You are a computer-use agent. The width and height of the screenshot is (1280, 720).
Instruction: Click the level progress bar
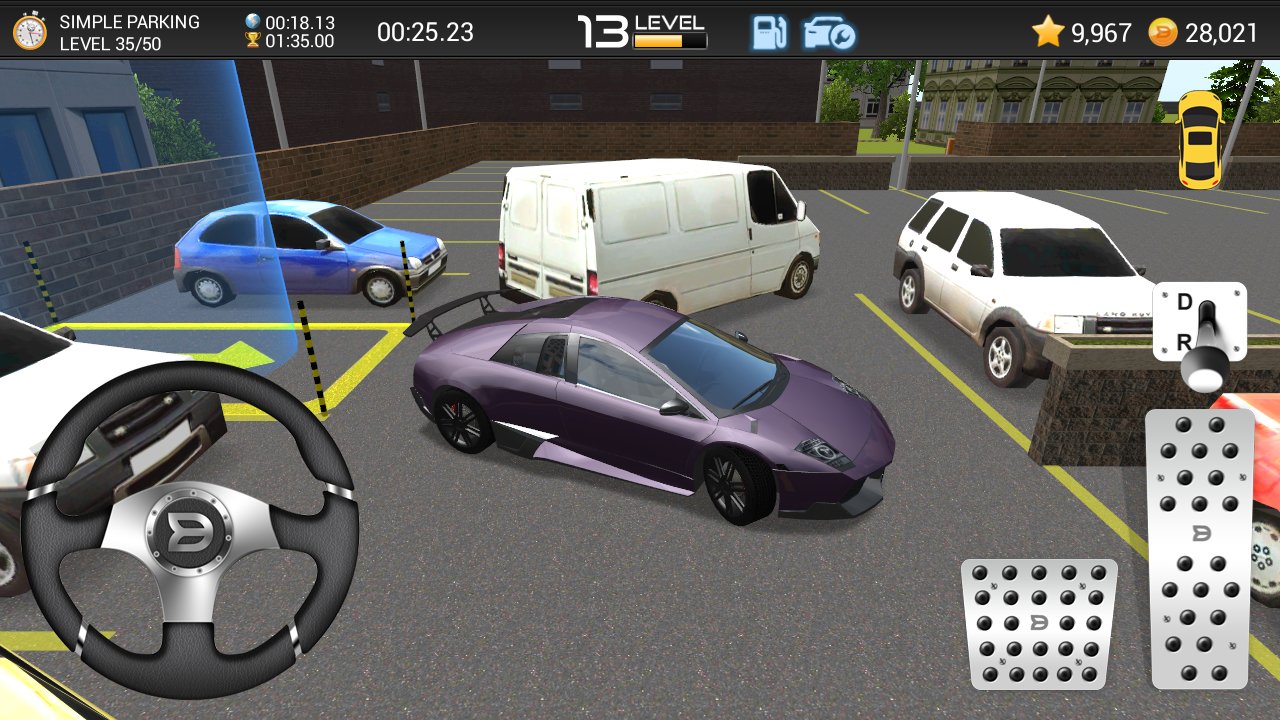pyautogui.click(x=667, y=41)
